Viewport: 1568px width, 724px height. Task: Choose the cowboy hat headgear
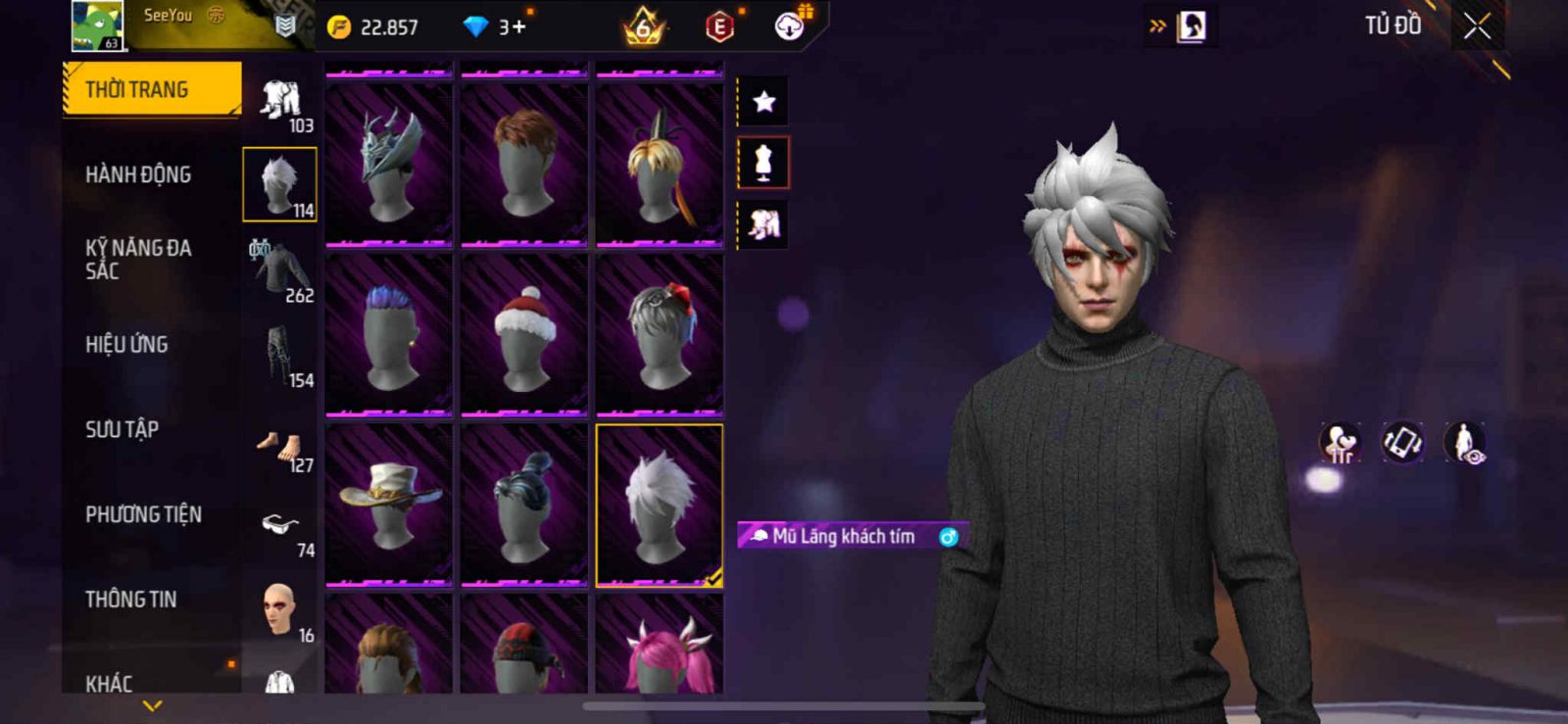point(389,505)
